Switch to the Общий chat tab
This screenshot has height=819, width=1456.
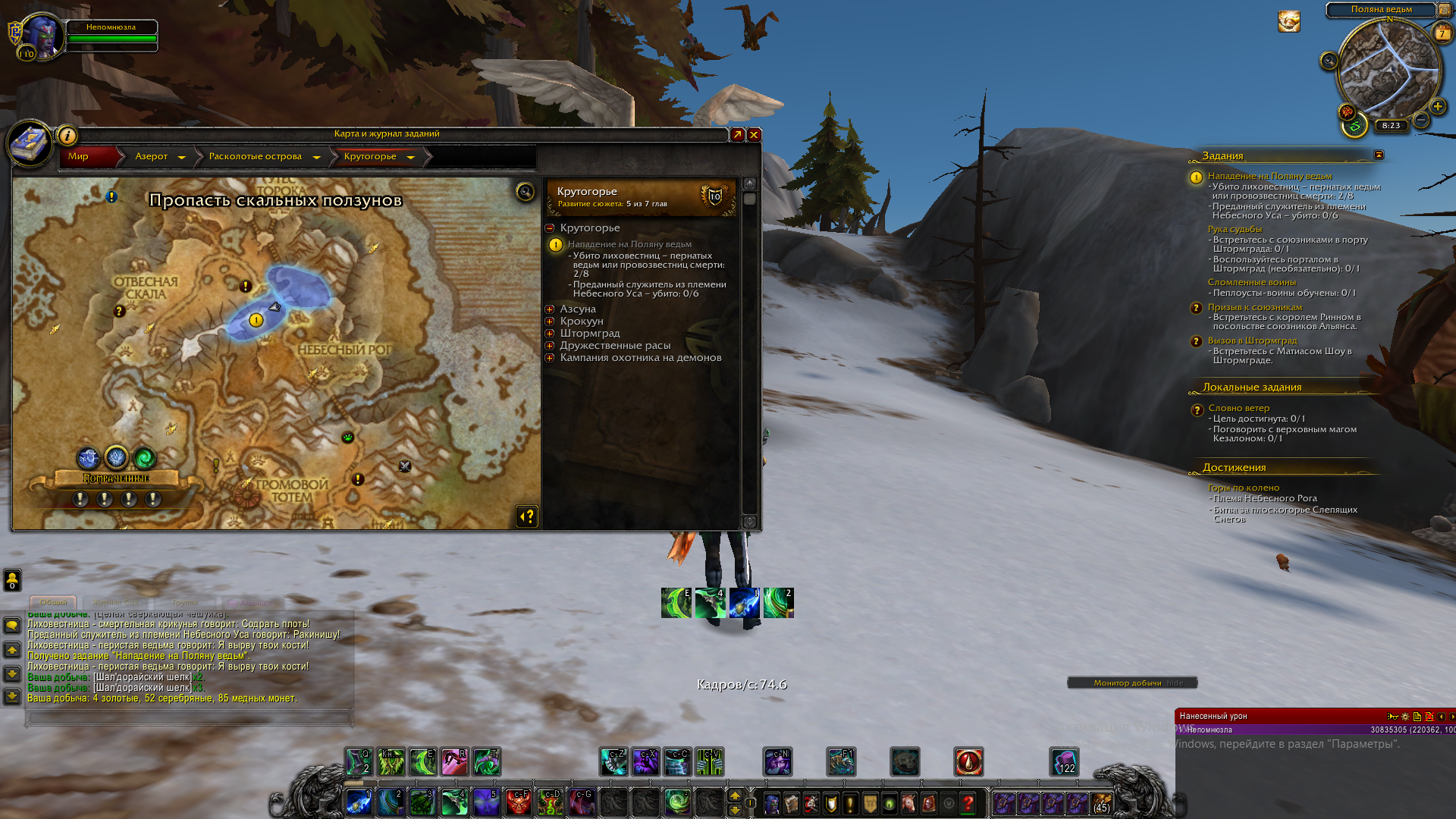53,602
